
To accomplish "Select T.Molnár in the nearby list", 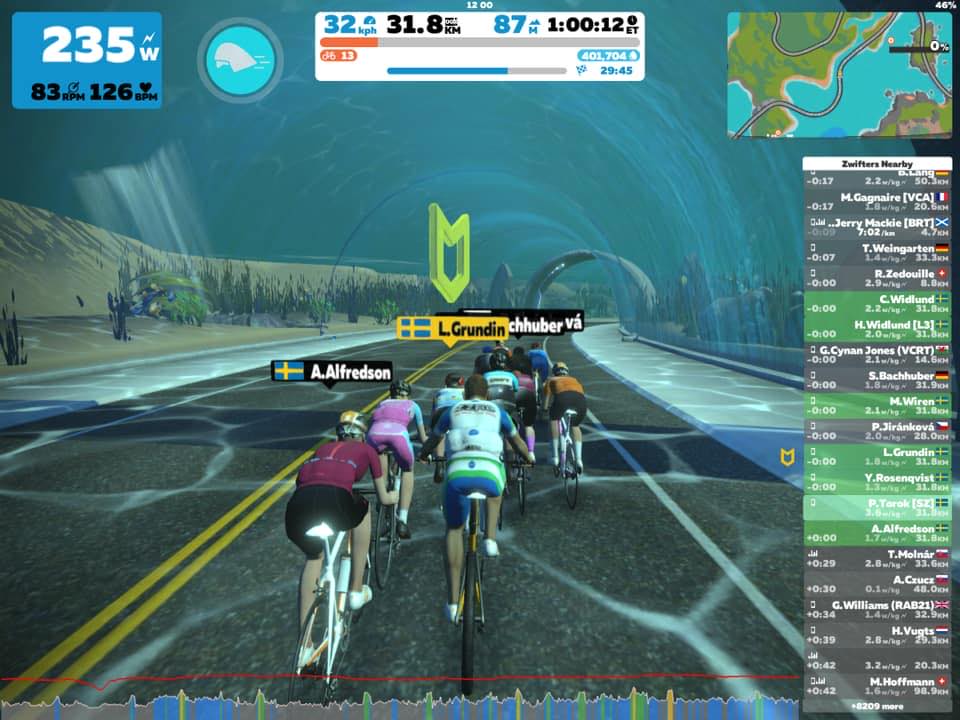I will pos(876,559).
